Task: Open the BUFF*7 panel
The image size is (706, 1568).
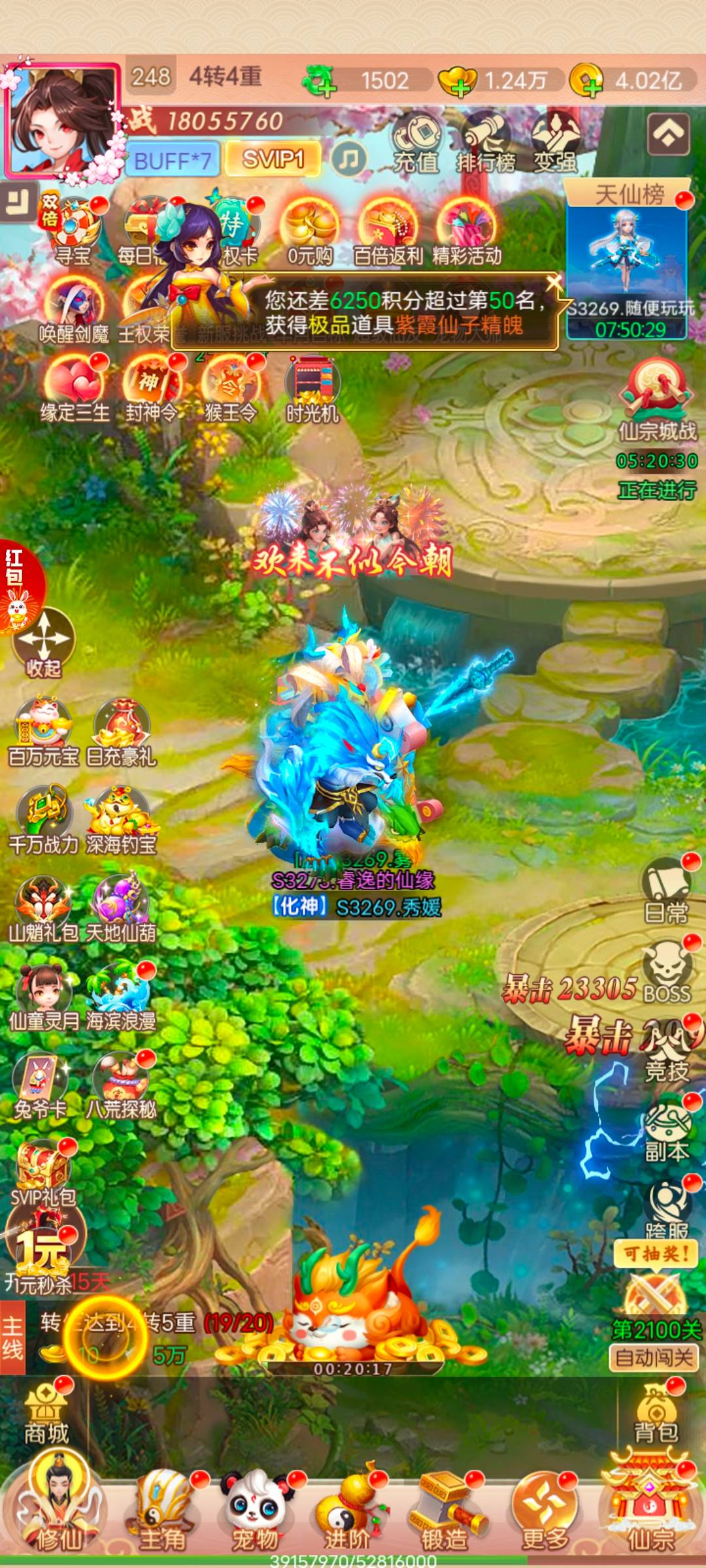Action: coord(173,160)
